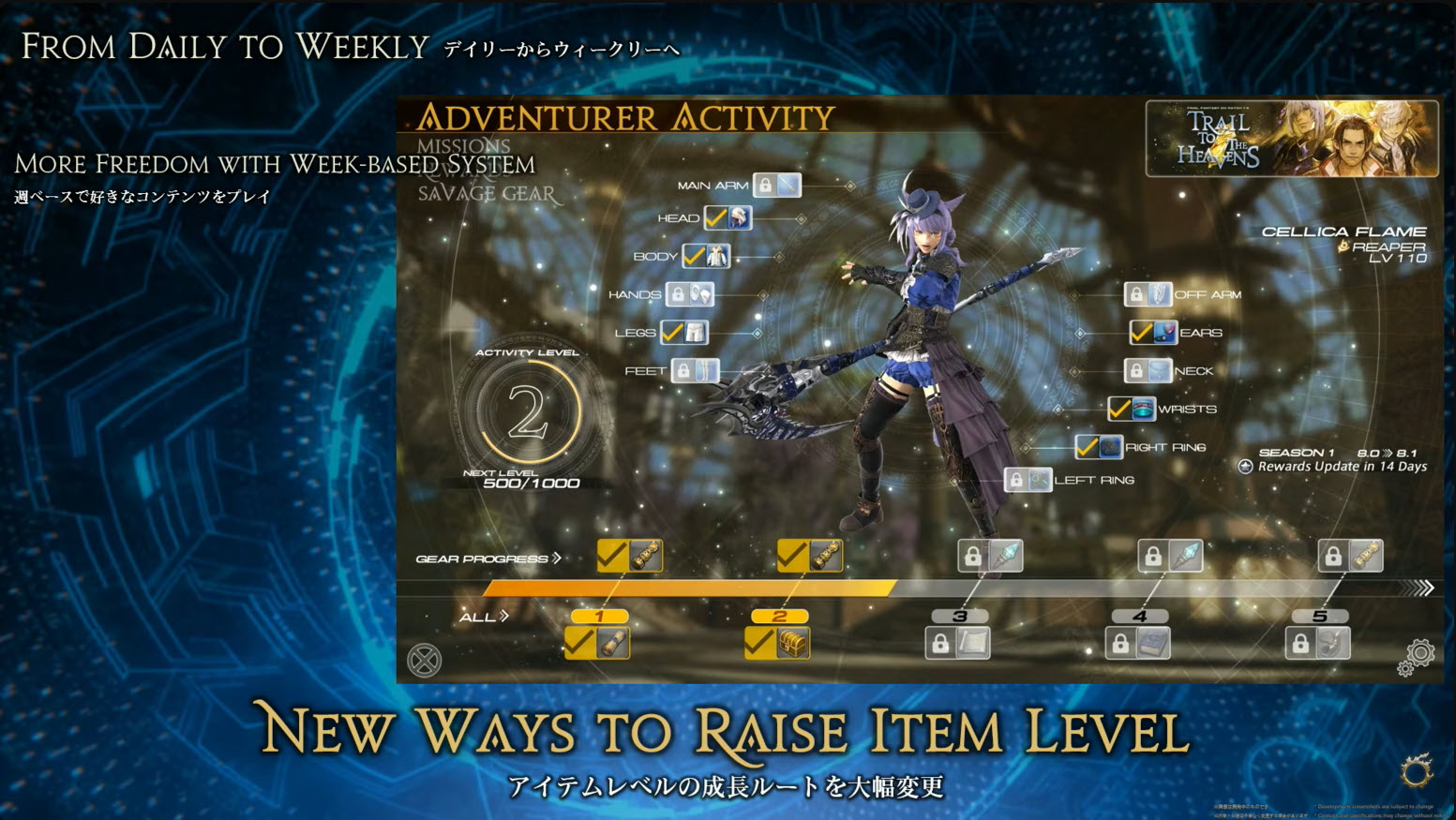
Task: Open the Trail to the Heavens banner
Action: [x=1291, y=139]
